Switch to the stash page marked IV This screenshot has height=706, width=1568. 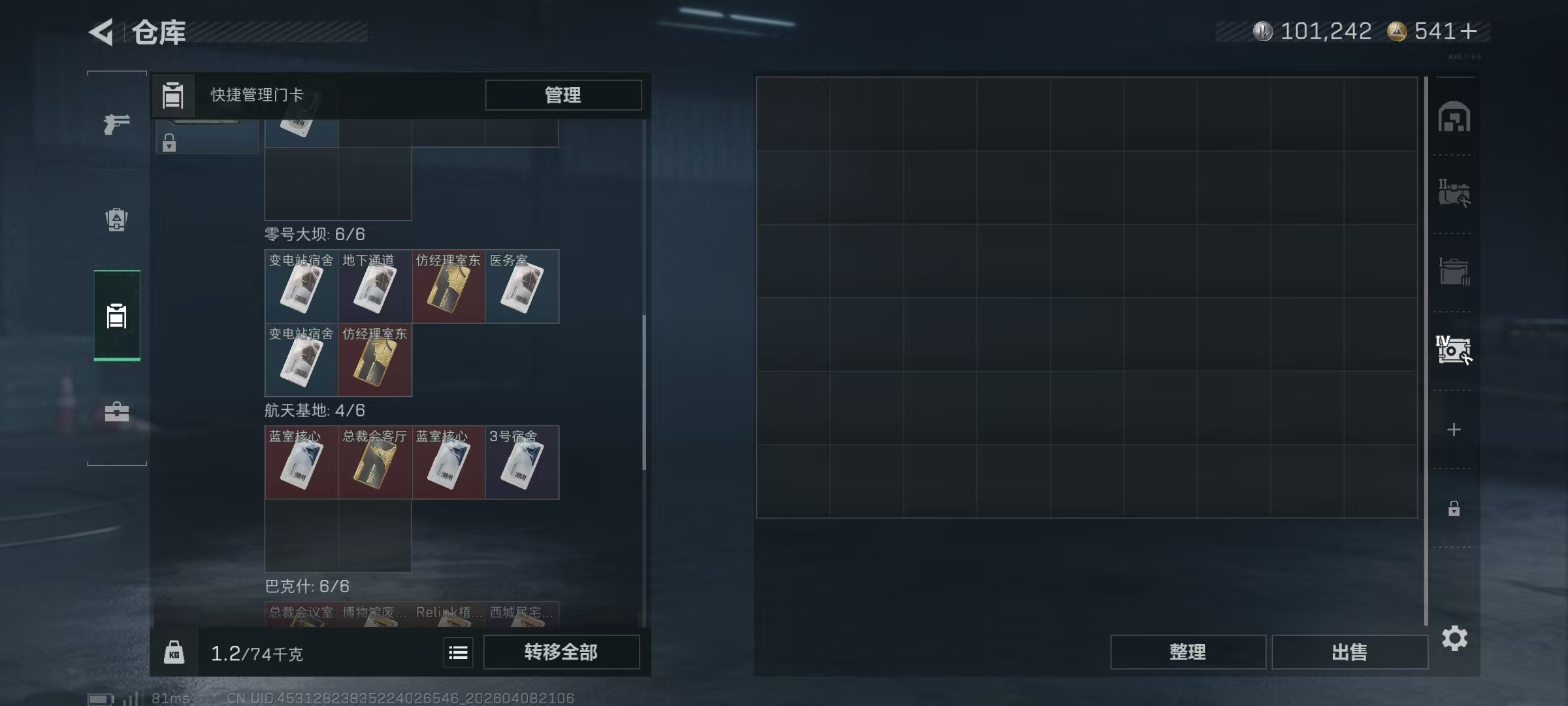(1453, 350)
